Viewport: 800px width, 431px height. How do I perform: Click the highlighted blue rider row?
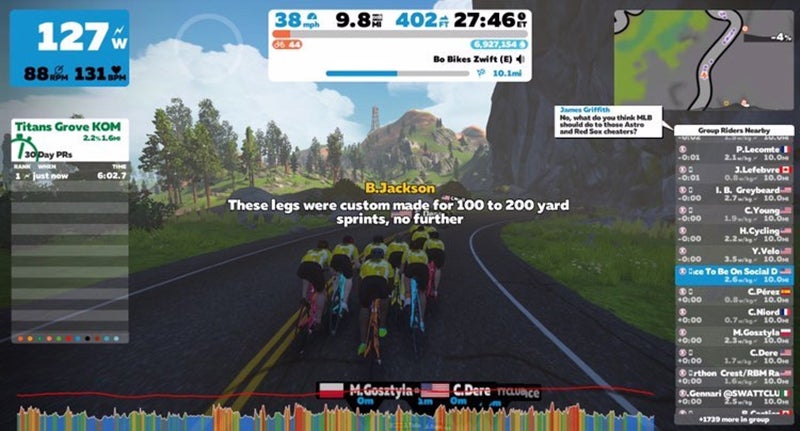(x=733, y=272)
